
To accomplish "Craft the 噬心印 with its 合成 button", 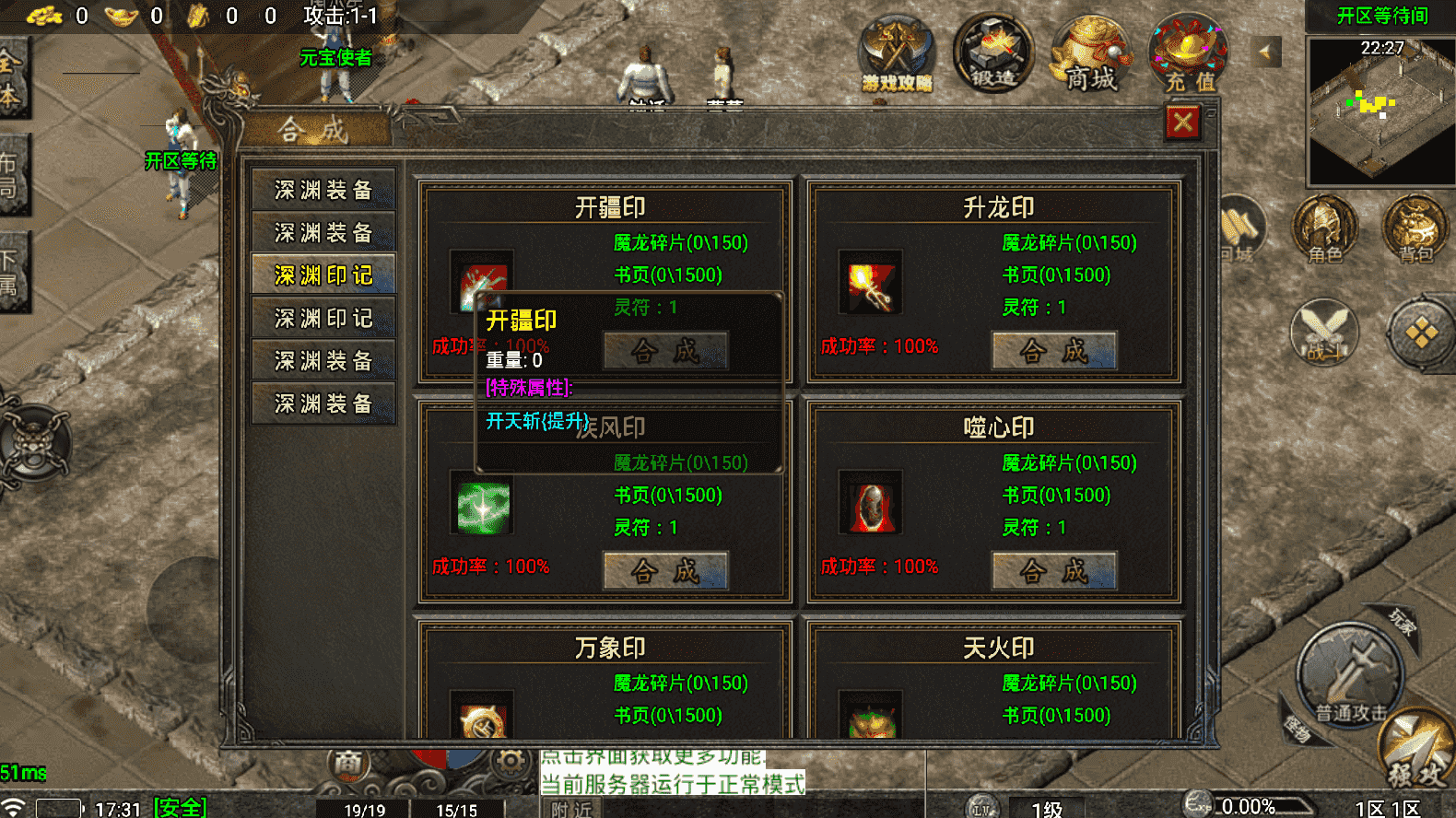I will tap(1054, 571).
